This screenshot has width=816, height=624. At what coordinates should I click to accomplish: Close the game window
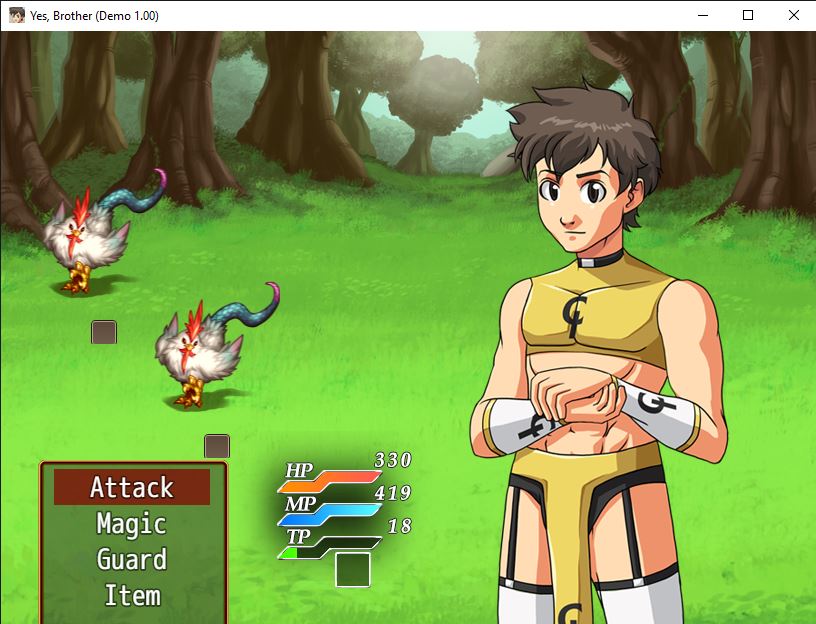pyautogui.click(x=793, y=15)
